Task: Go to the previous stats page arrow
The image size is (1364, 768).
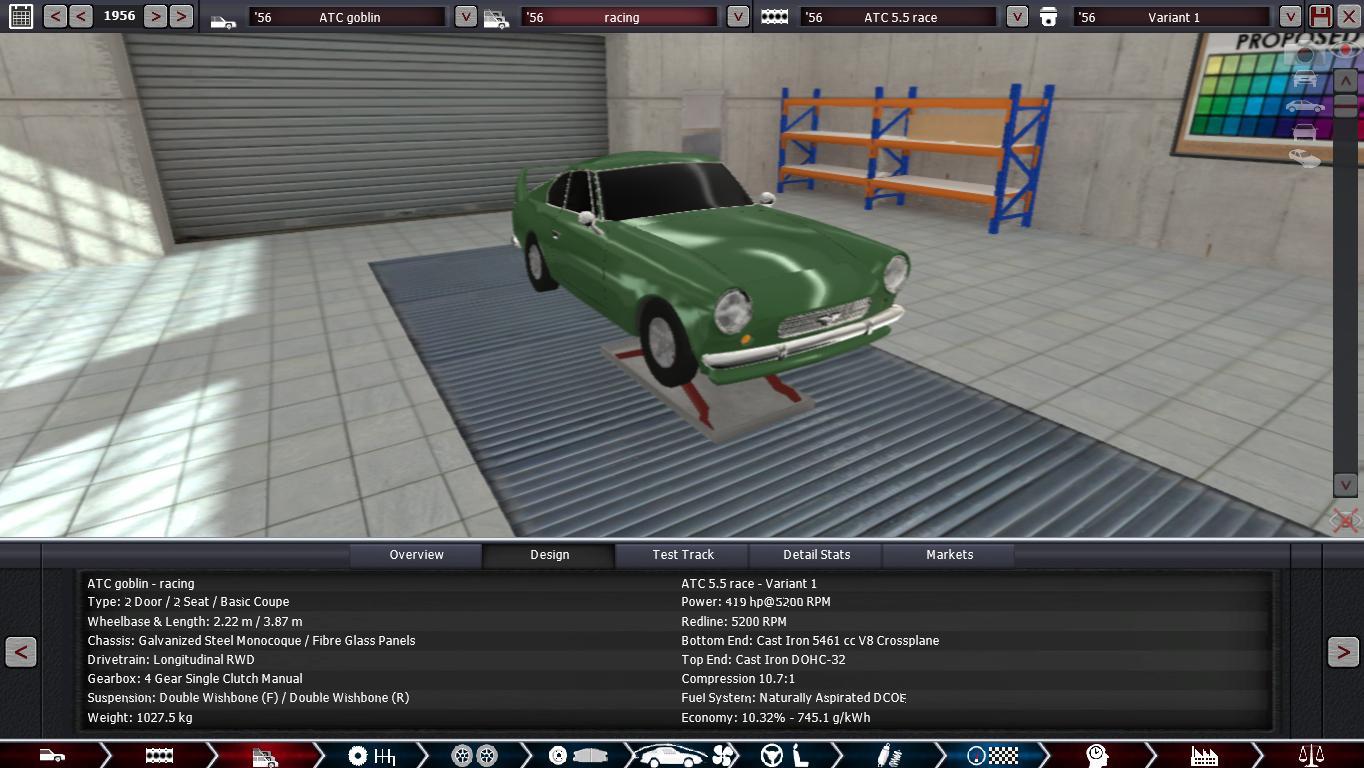Action: 20,652
